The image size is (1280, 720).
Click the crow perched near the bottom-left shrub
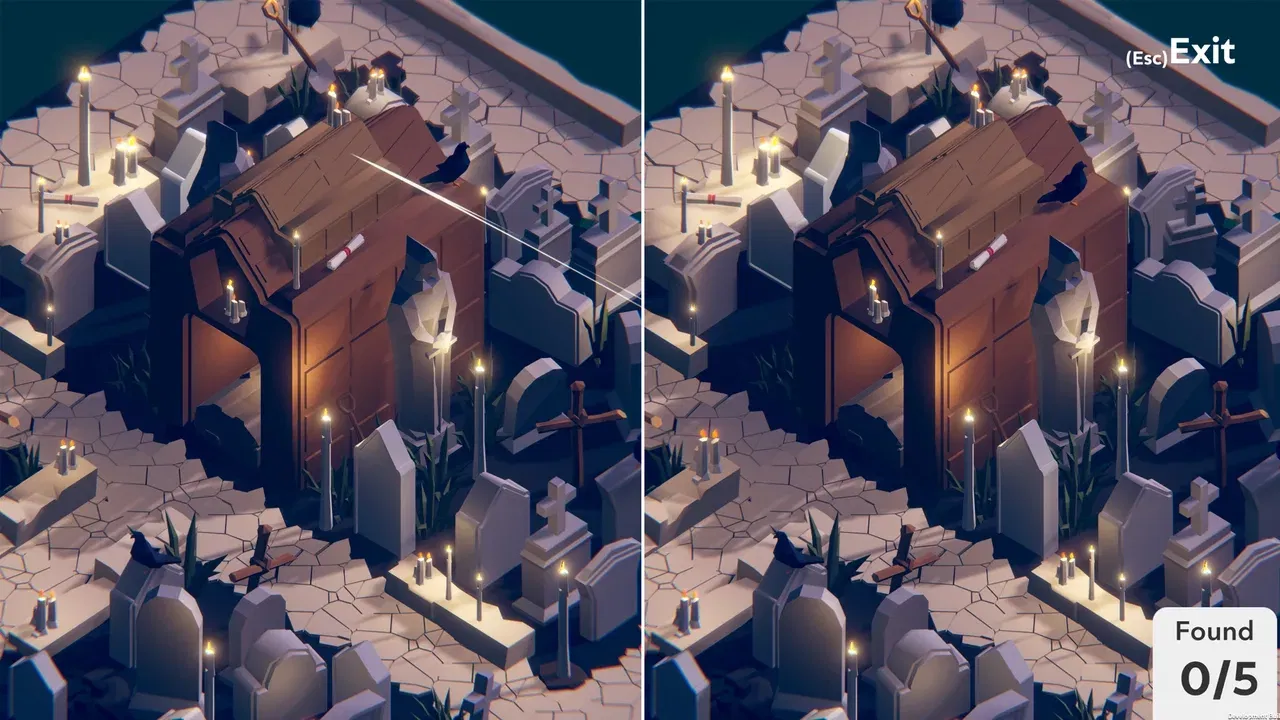pyautogui.click(x=147, y=546)
